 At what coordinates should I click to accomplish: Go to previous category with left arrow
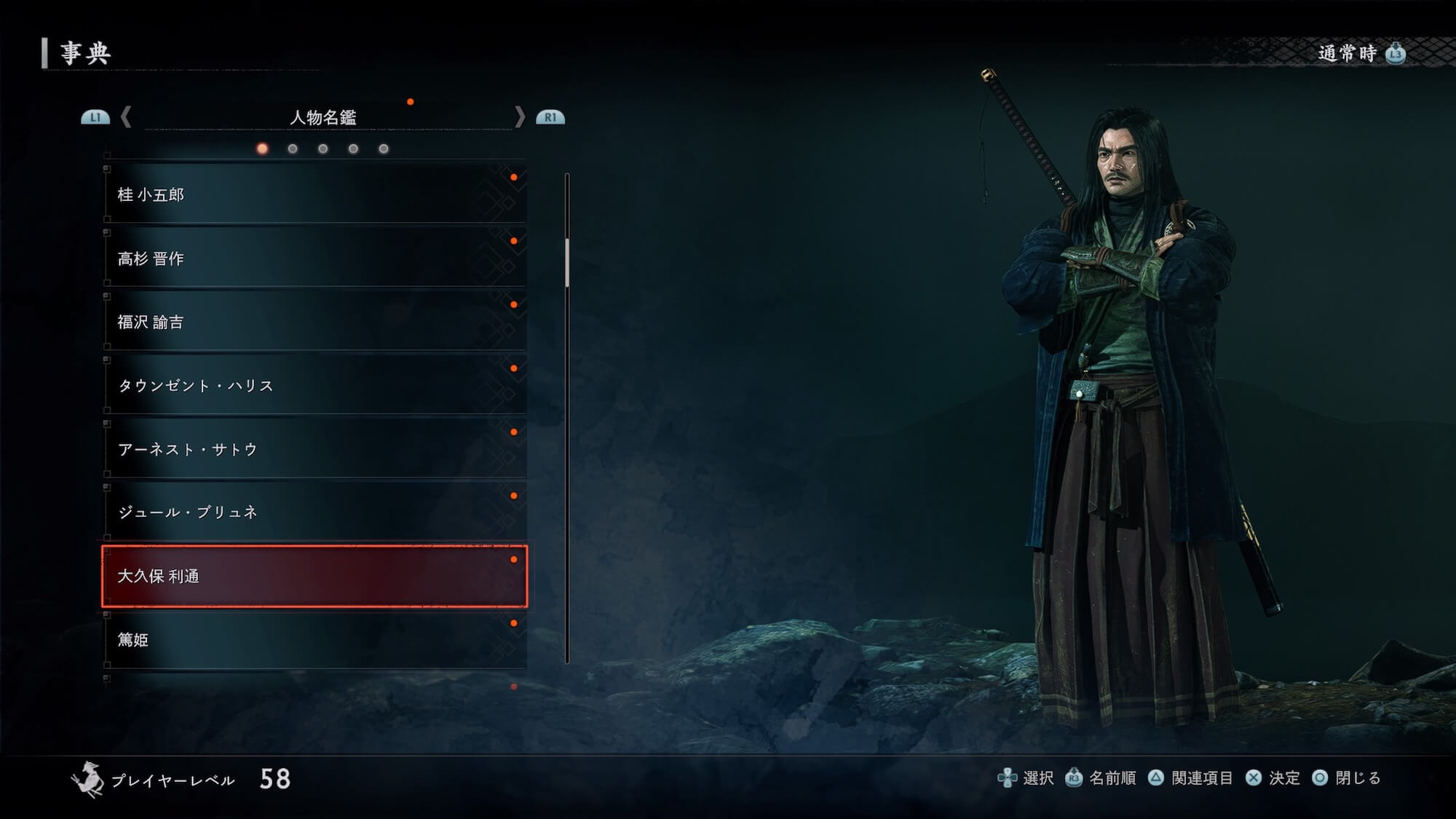[x=126, y=117]
